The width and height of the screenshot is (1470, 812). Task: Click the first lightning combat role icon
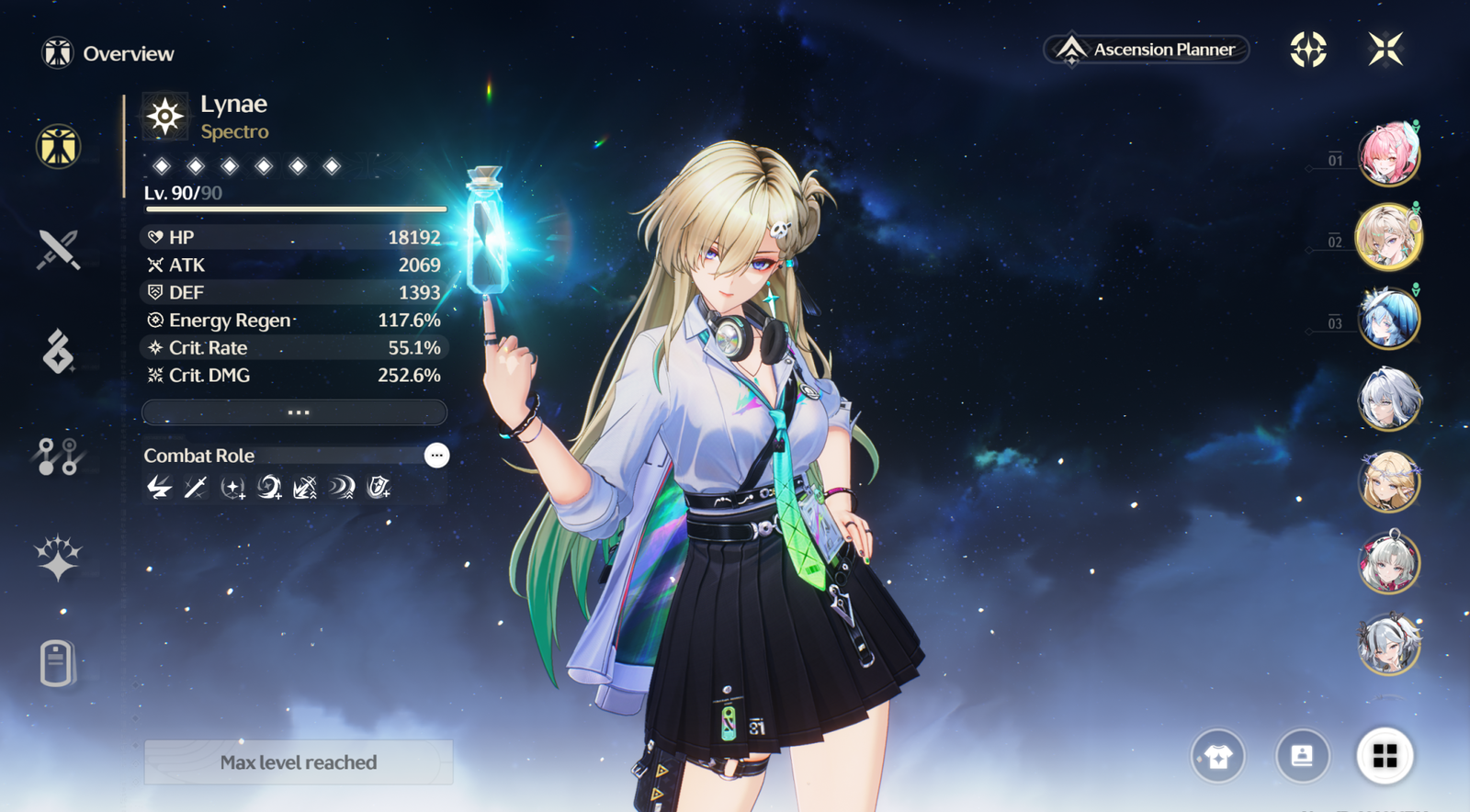(159, 487)
